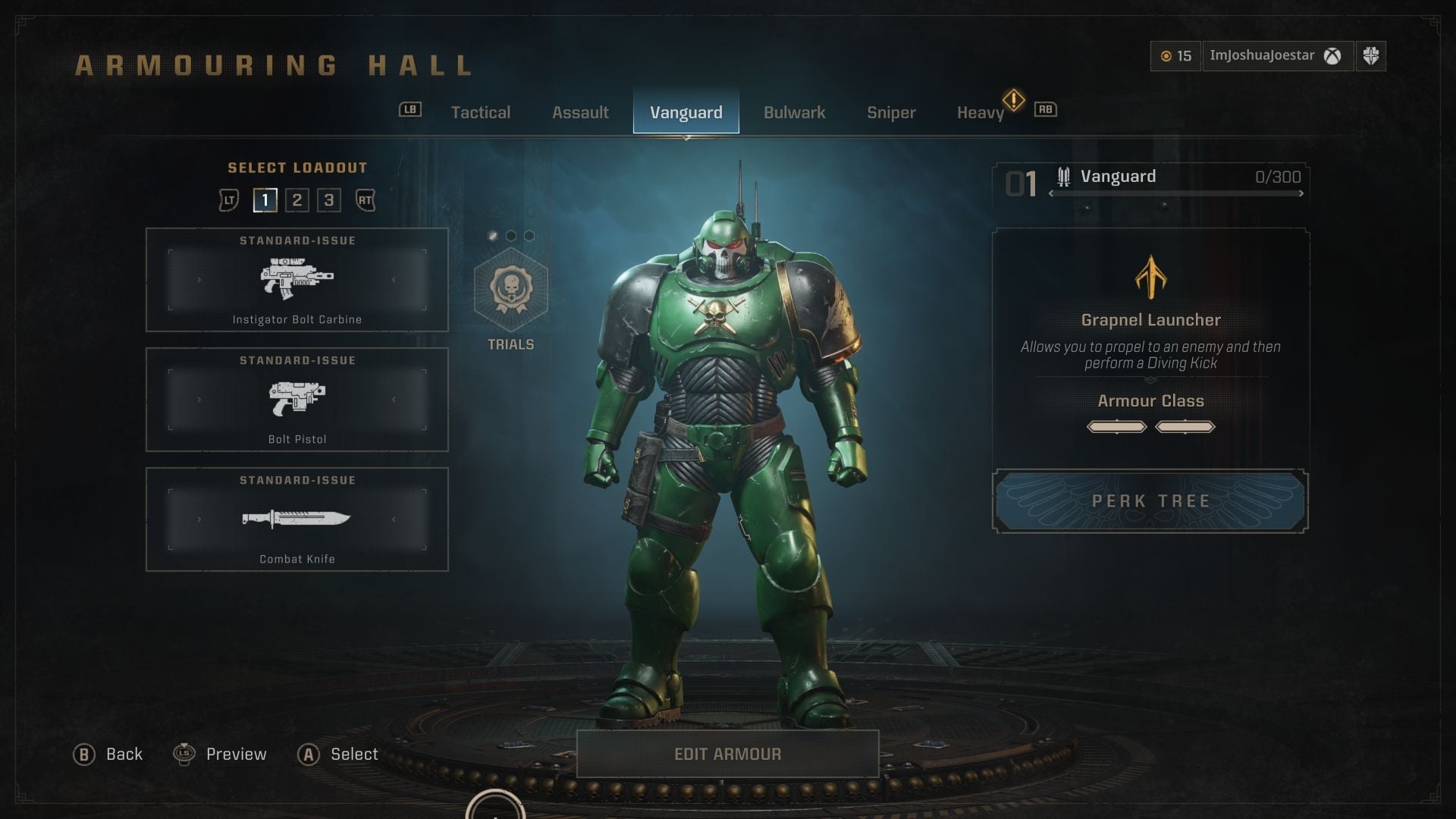Open the faction shield icon top right
This screenshot has width=1456, height=819.
point(1373,55)
